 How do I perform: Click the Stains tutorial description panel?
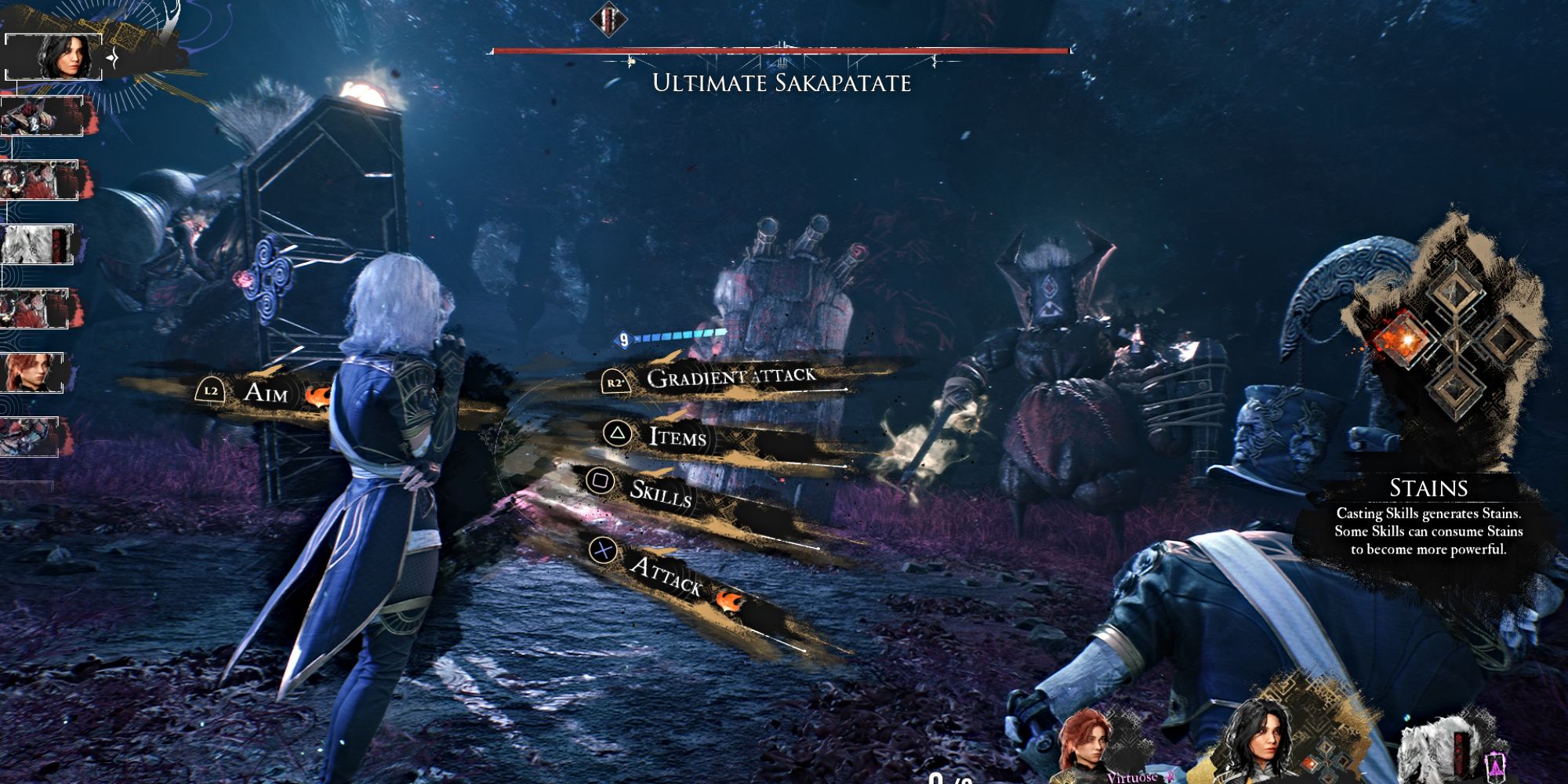(x=1428, y=521)
